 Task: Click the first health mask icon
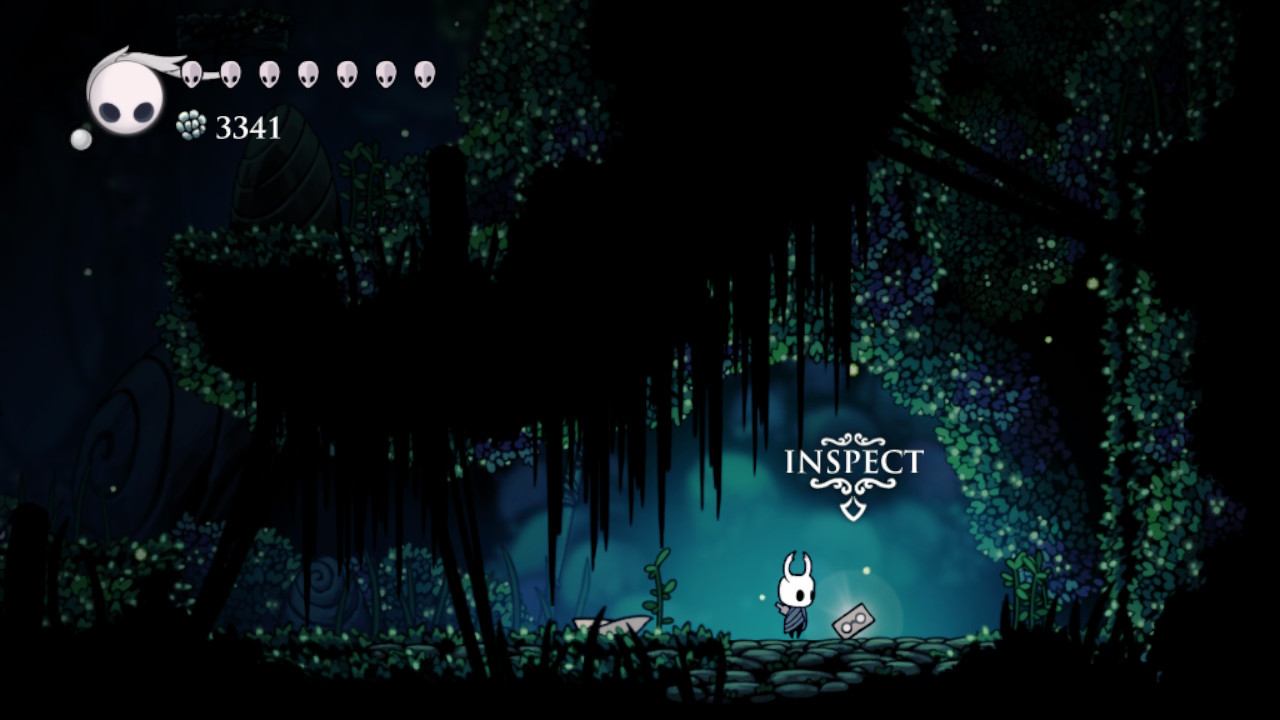coord(192,72)
